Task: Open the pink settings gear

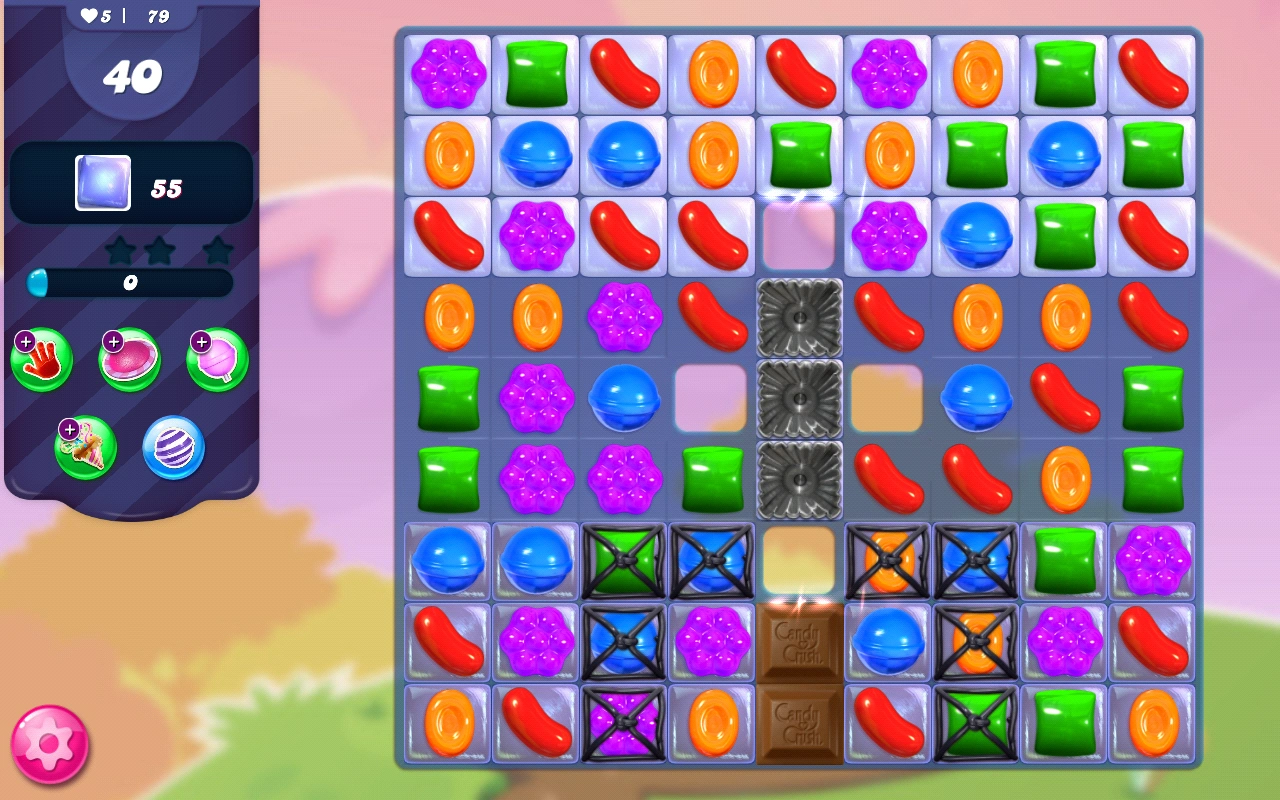Action: [x=48, y=744]
